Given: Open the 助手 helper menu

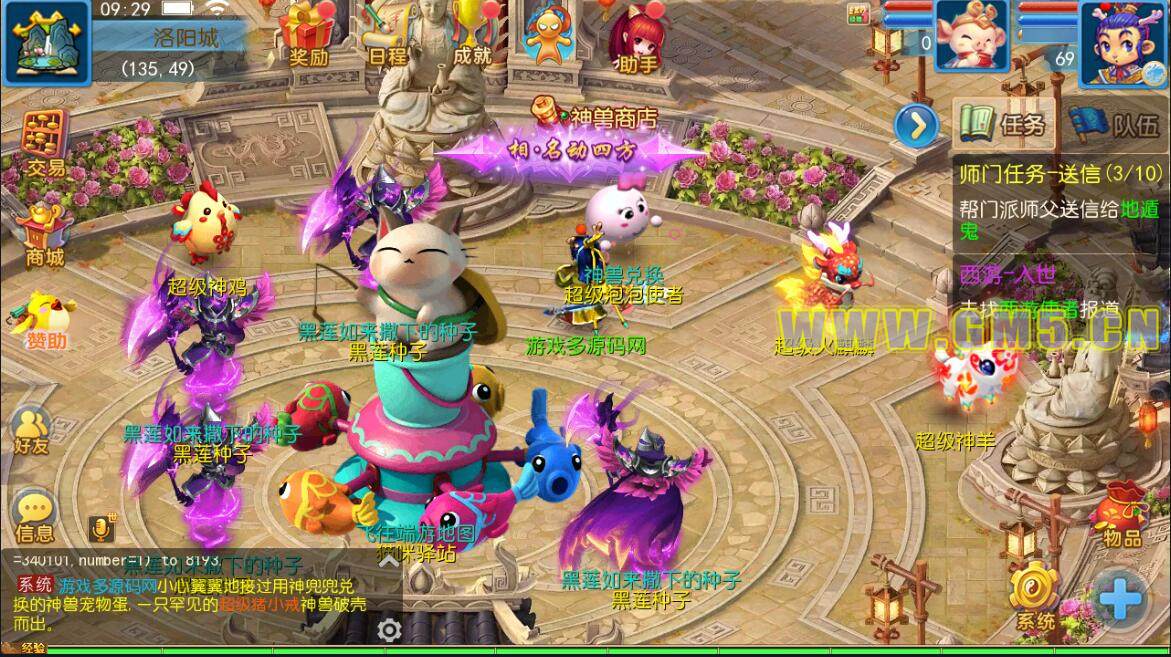Looking at the screenshot, I should pos(637,40).
